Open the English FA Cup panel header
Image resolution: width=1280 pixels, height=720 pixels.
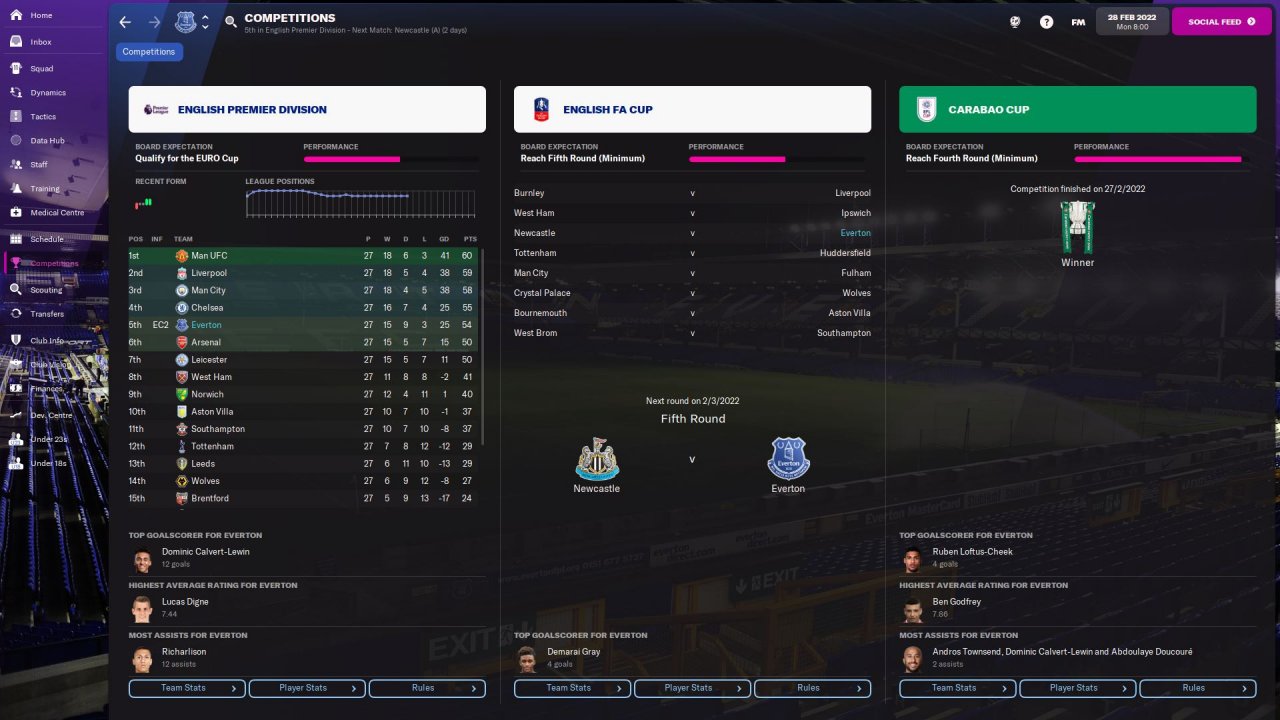coord(692,110)
